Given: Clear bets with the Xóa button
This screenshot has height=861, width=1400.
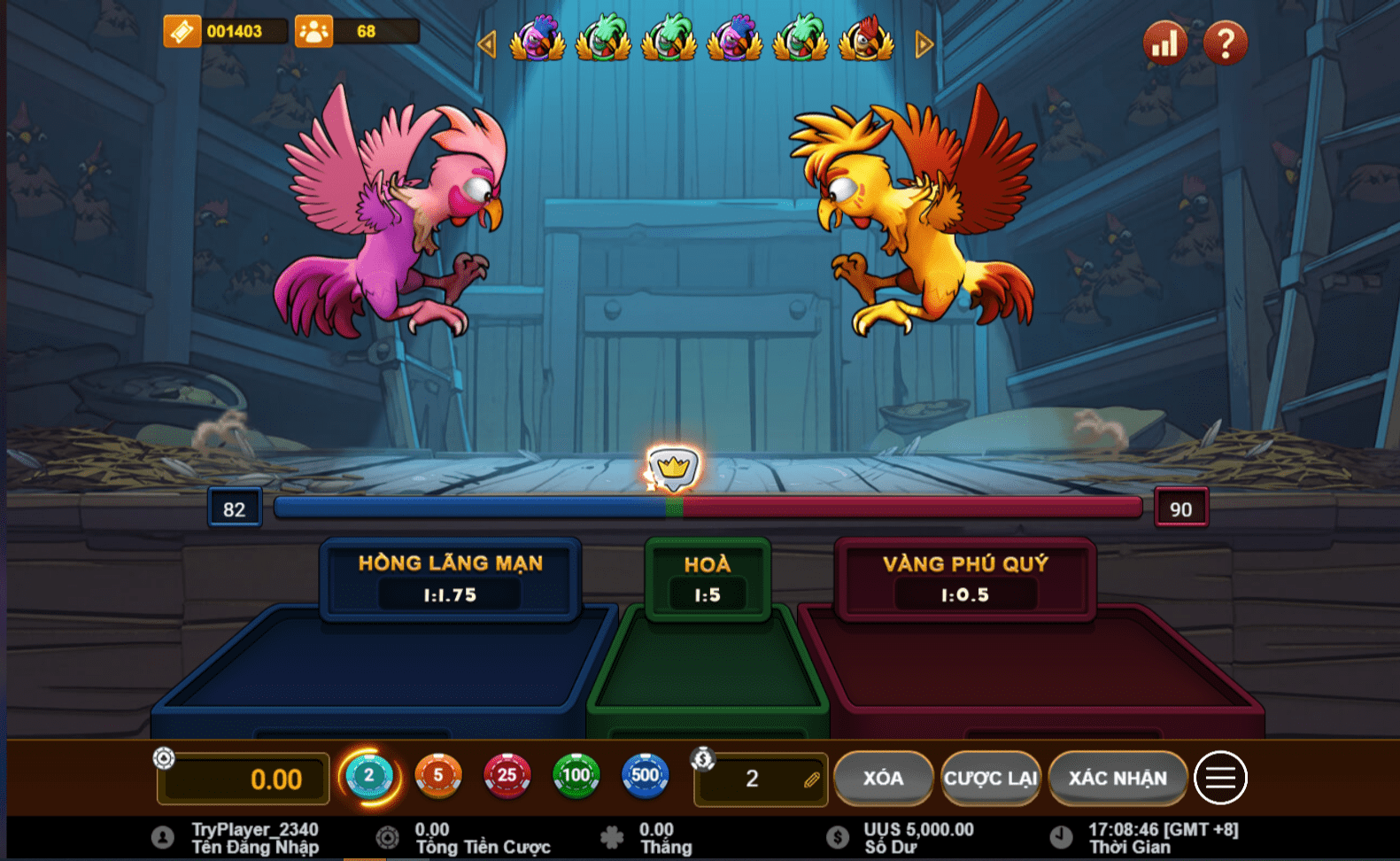Looking at the screenshot, I should [x=883, y=779].
